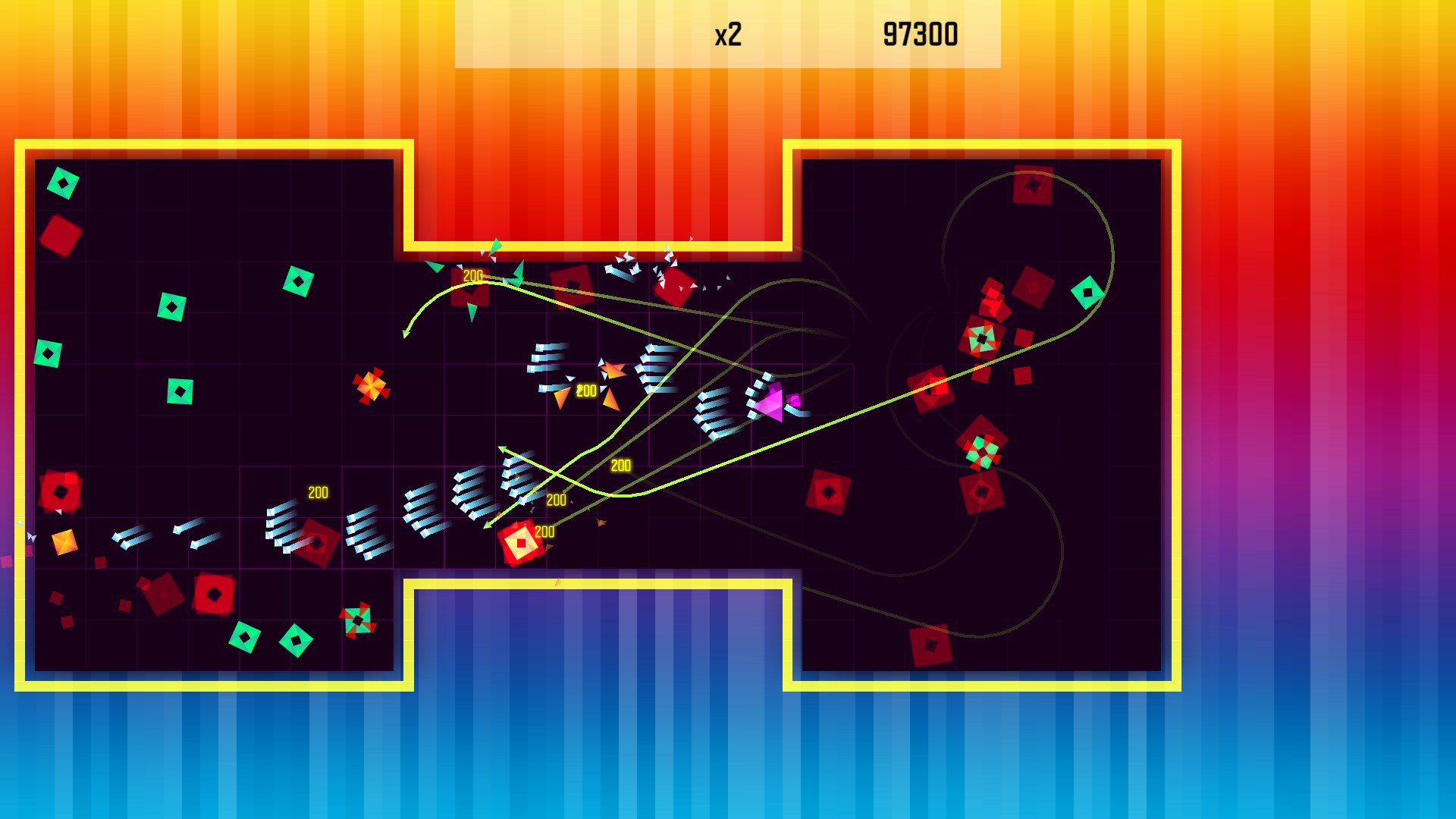
Task: Click the small green diamond near left wall
Action: click(47, 353)
